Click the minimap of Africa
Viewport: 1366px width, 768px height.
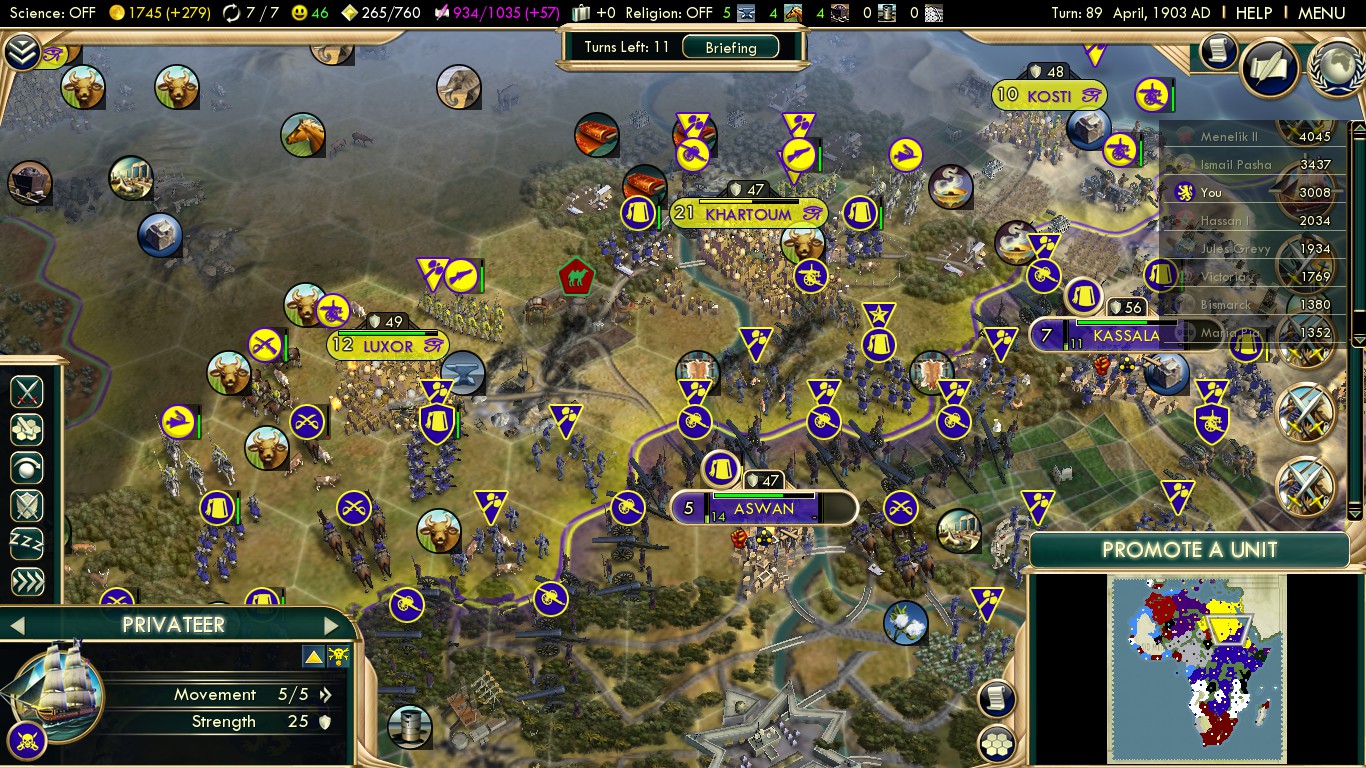(x=1197, y=669)
